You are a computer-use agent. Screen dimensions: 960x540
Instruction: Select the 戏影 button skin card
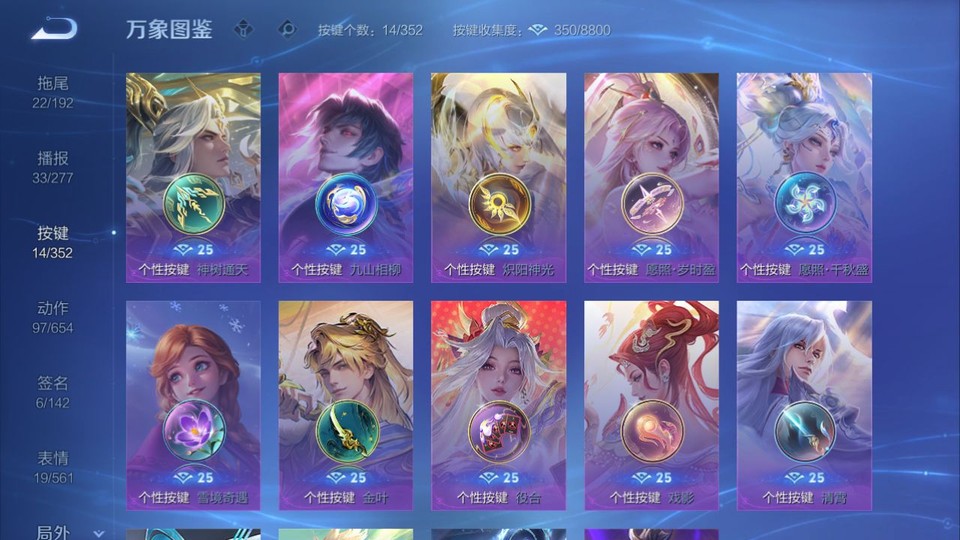coord(651,405)
